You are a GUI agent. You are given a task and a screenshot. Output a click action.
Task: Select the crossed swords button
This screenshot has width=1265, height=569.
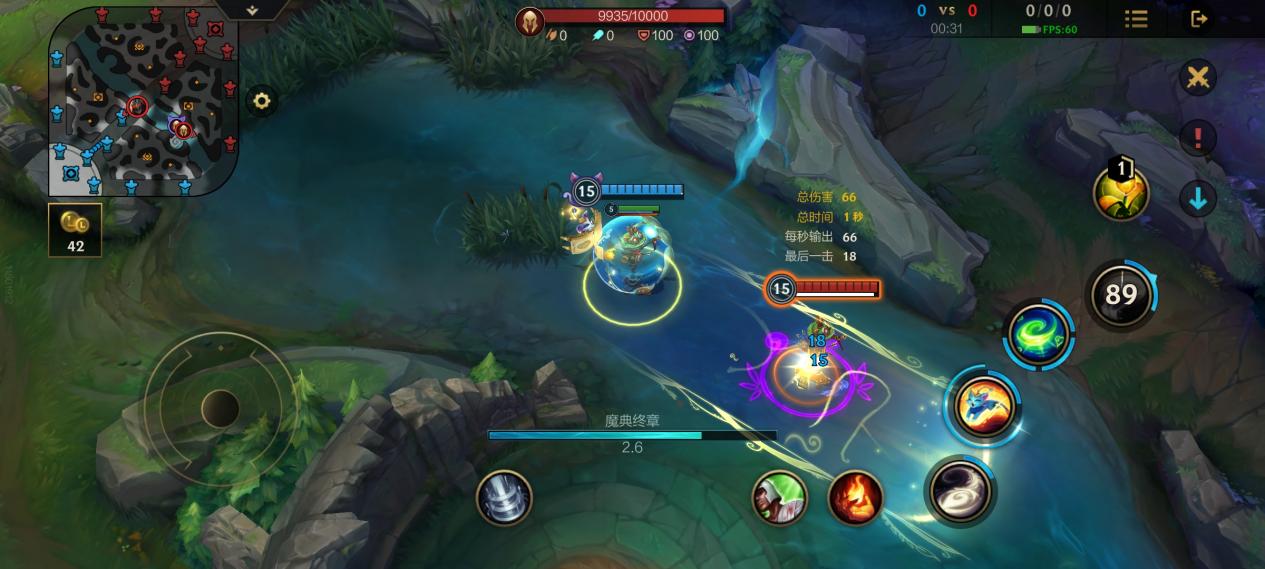tap(1197, 78)
